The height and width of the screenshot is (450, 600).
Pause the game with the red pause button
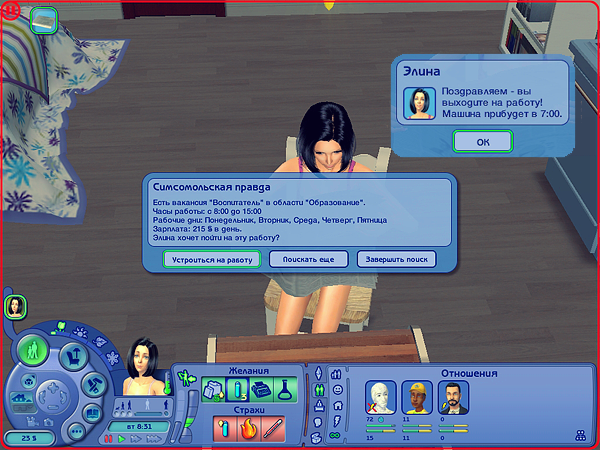pos(109,438)
